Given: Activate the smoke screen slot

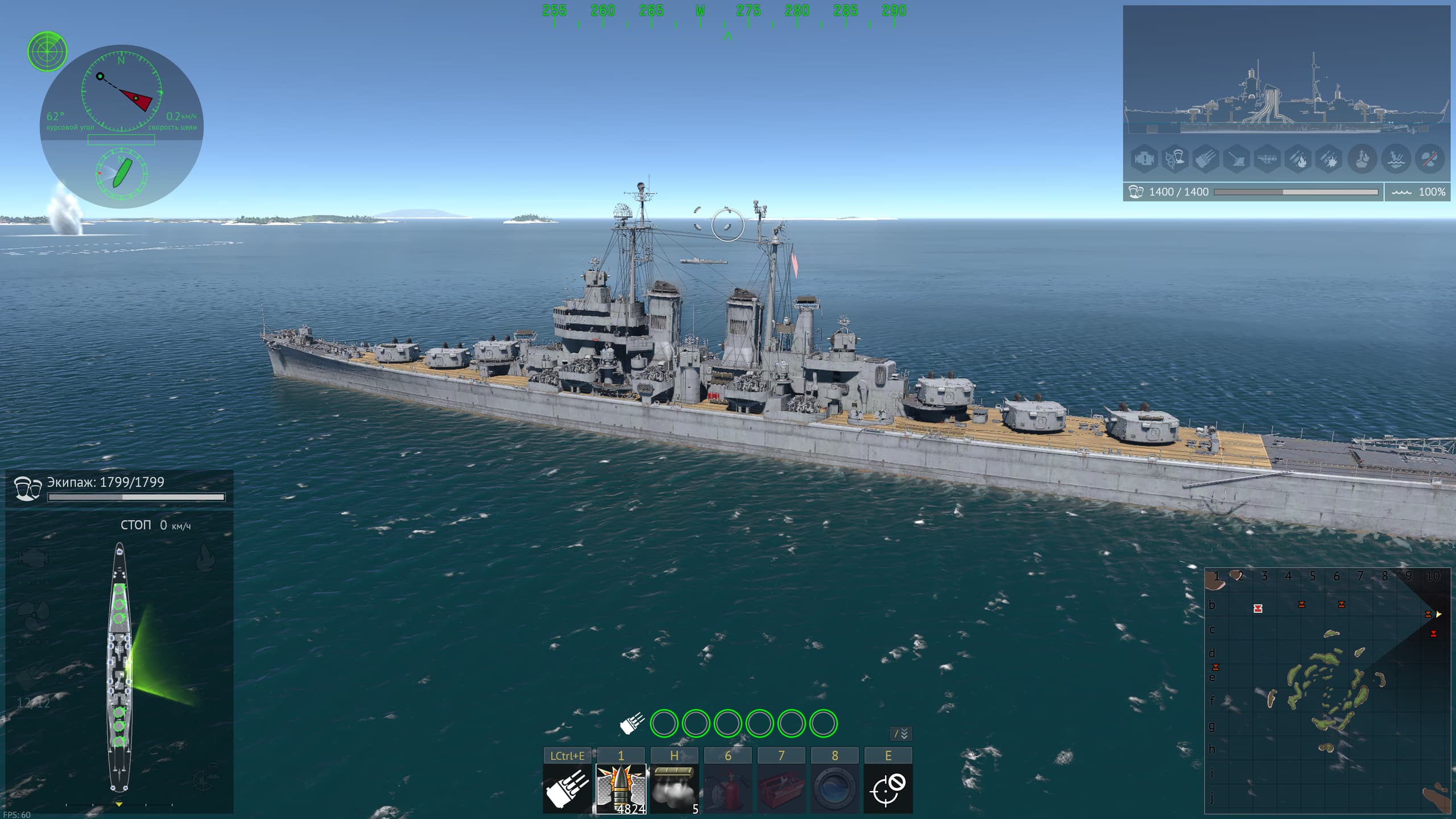Looking at the screenshot, I should click(x=674, y=788).
